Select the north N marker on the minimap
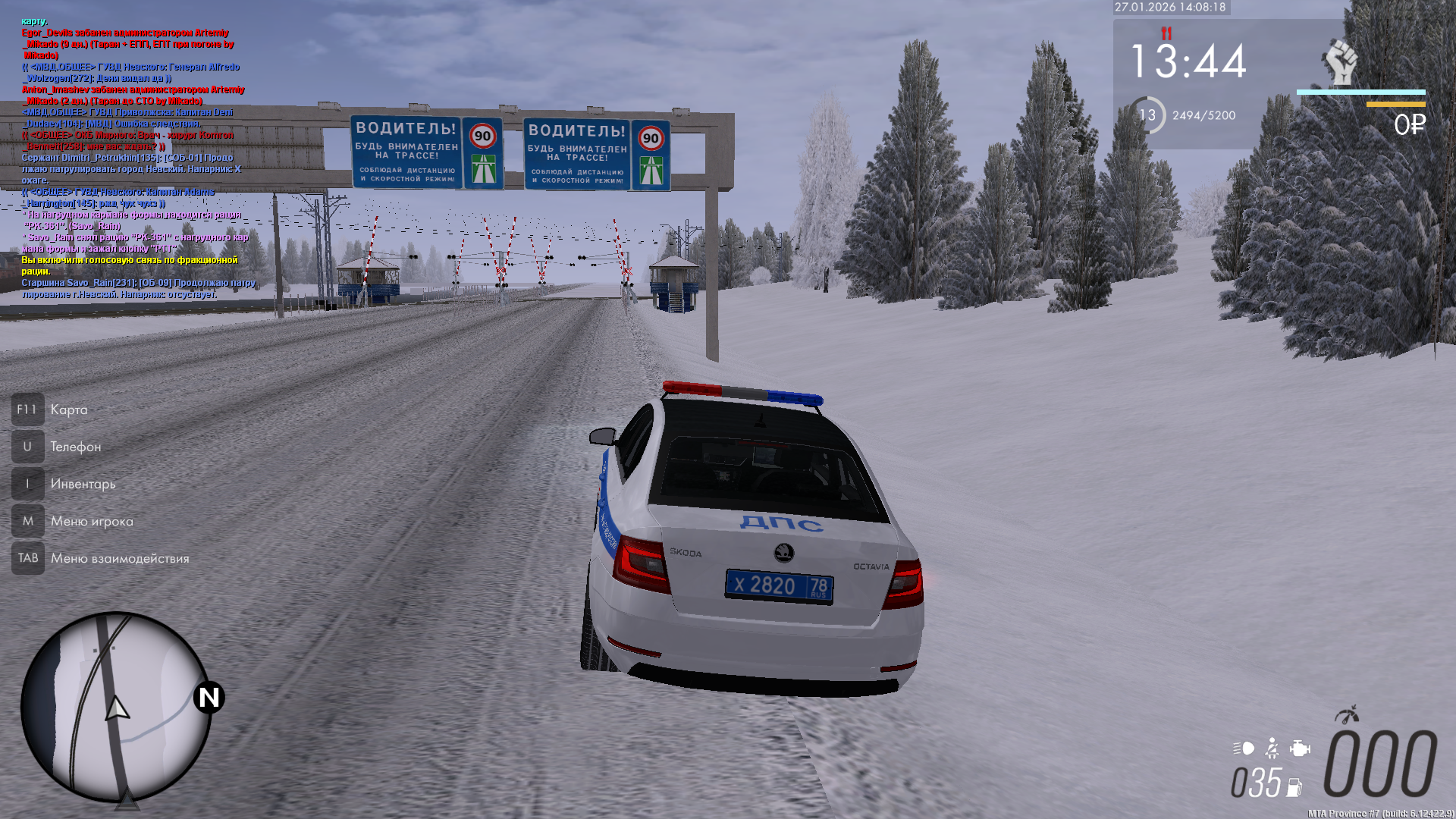 pos(209,697)
